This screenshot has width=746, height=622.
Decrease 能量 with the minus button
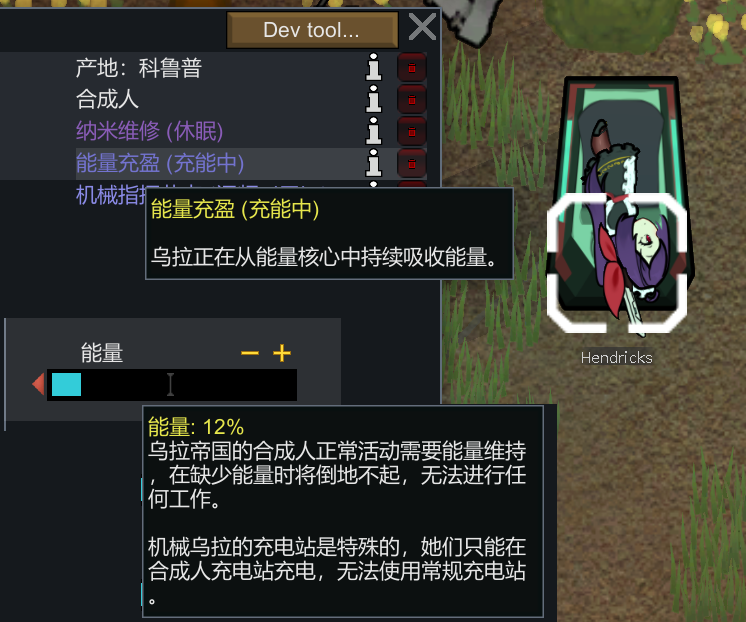coord(250,353)
